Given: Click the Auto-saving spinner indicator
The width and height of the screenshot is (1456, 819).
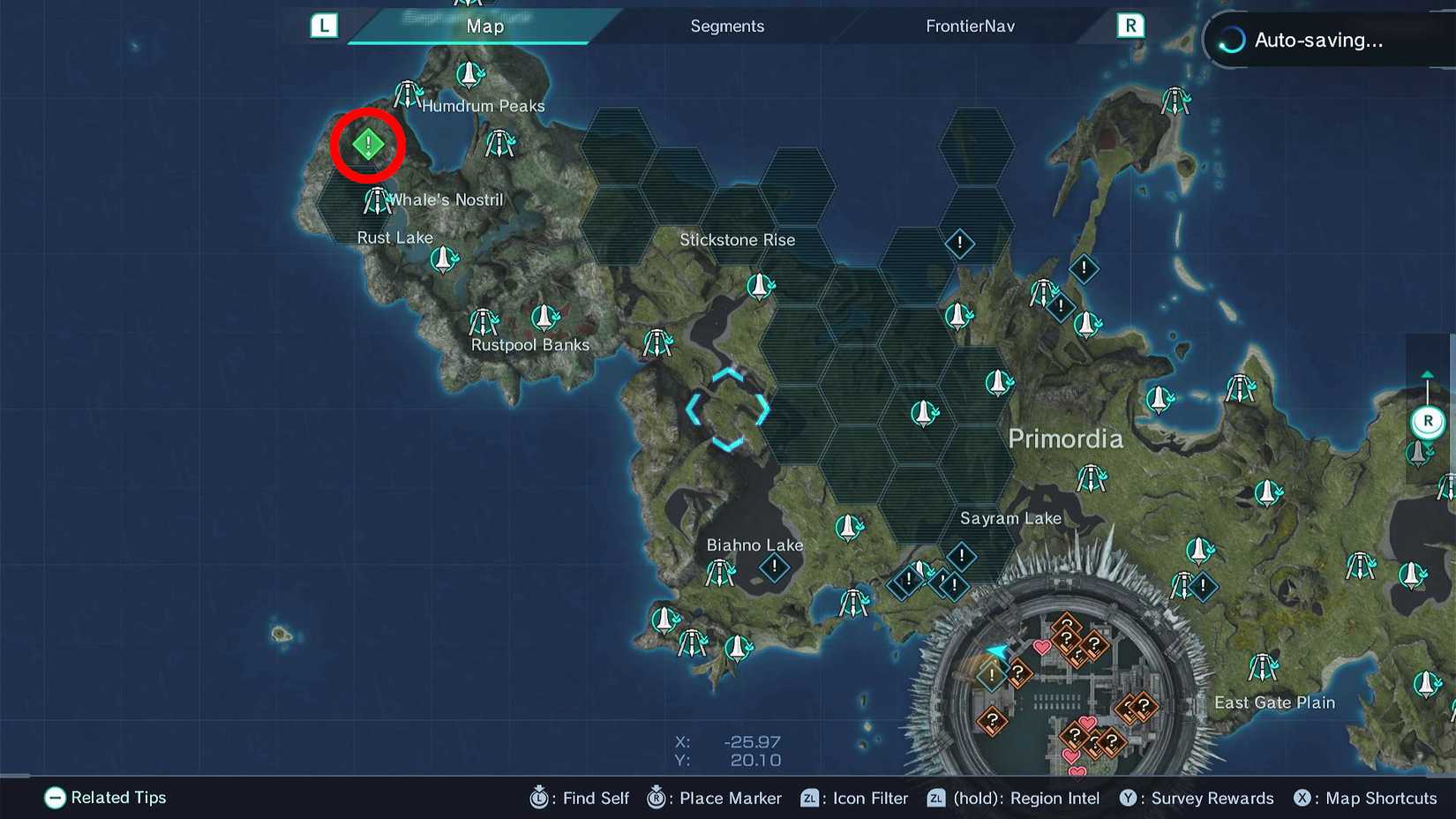Looking at the screenshot, I should [x=1230, y=39].
